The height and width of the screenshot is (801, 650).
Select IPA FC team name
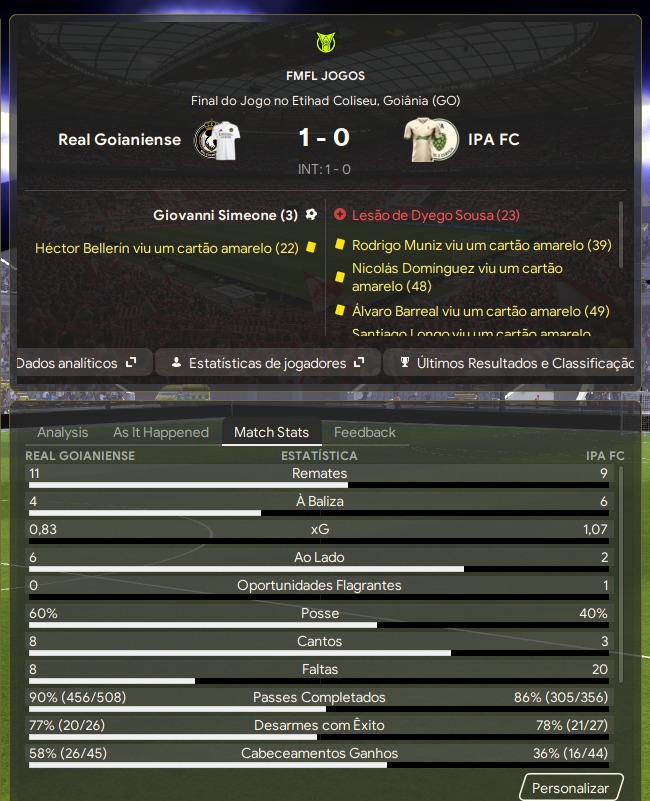(493, 139)
